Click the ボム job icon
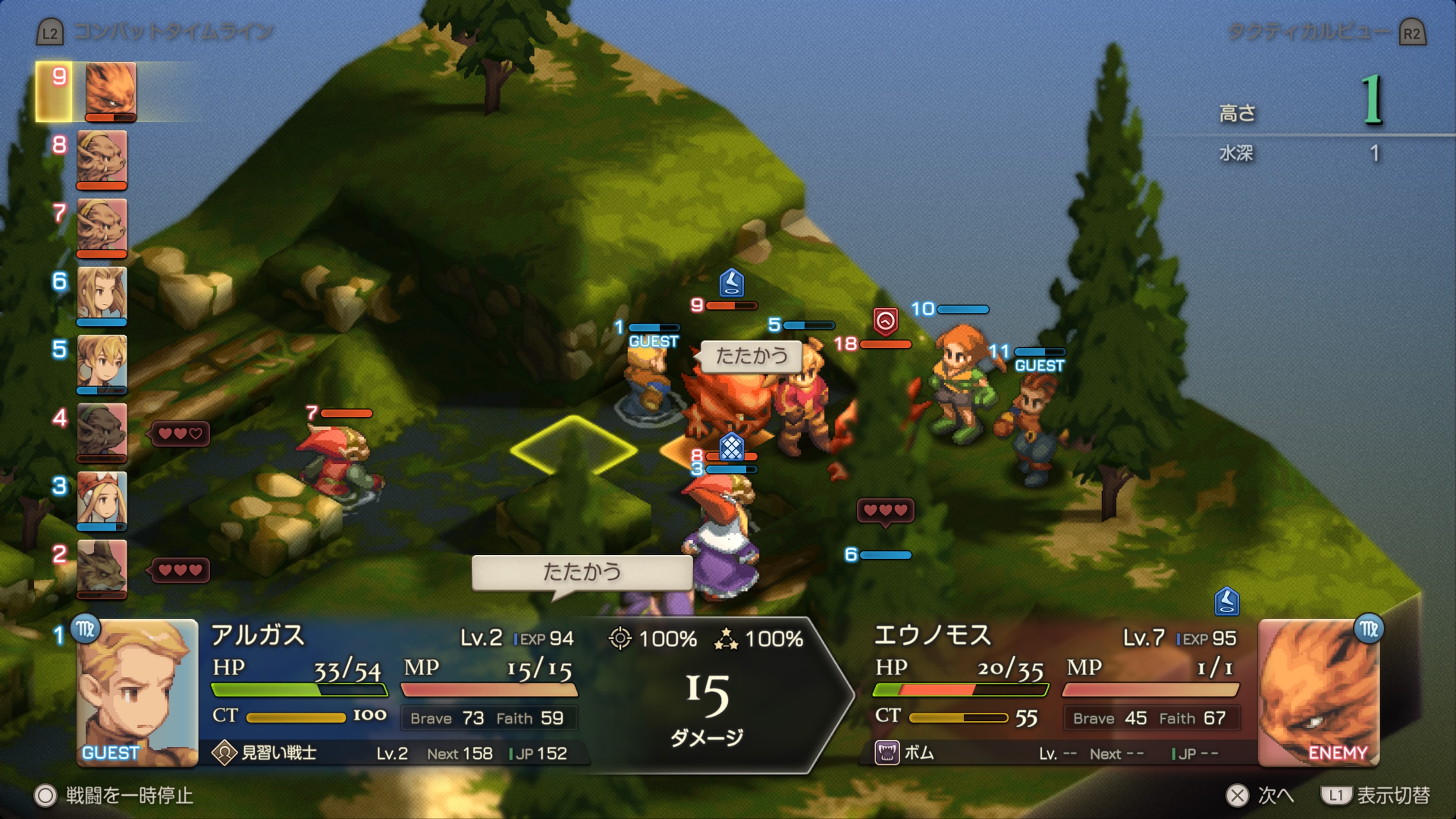 pyautogui.click(x=887, y=753)
